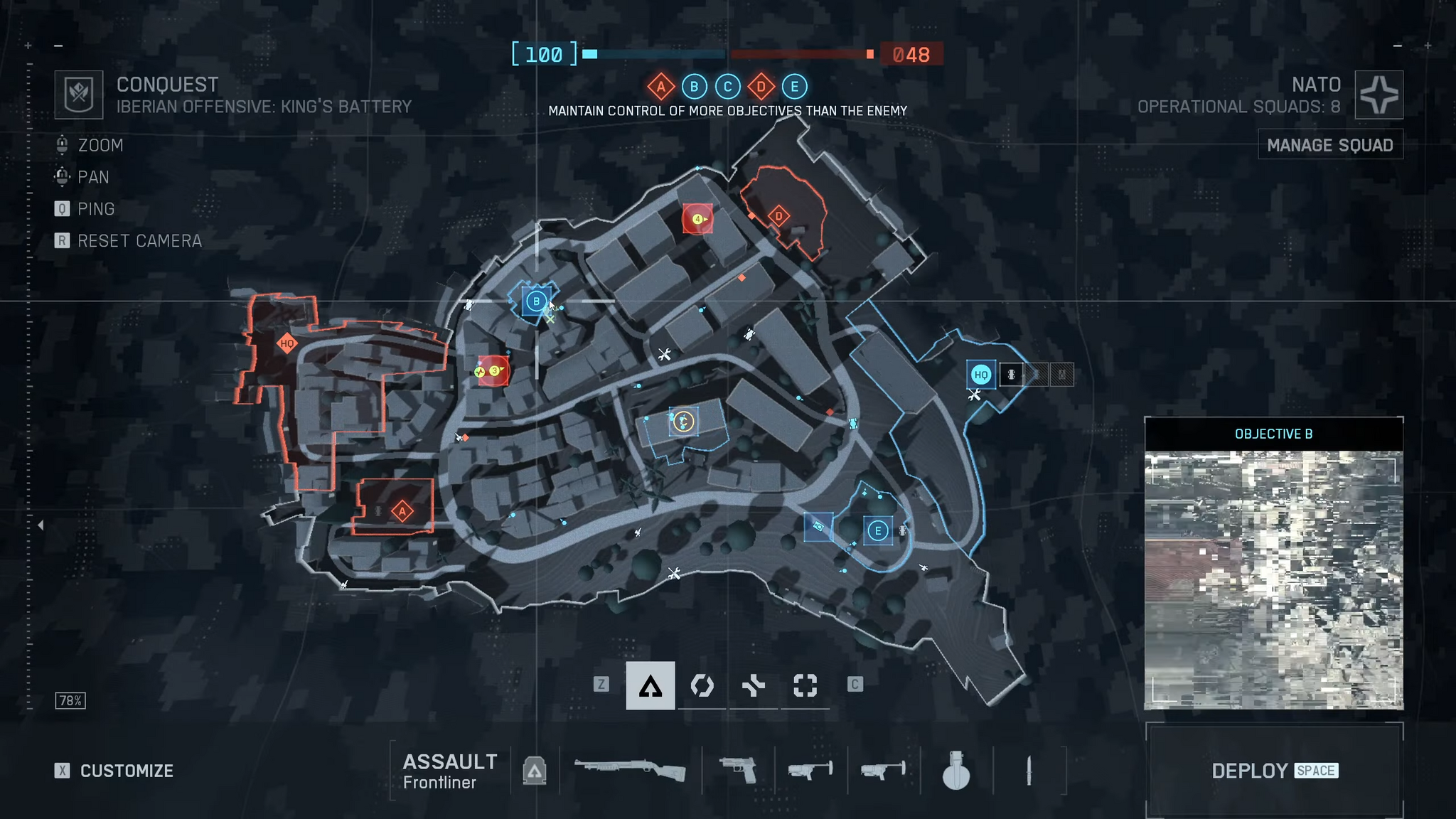Switch to the Support class icon
This screenshot has width=1456, height=819.
point(754,685)
